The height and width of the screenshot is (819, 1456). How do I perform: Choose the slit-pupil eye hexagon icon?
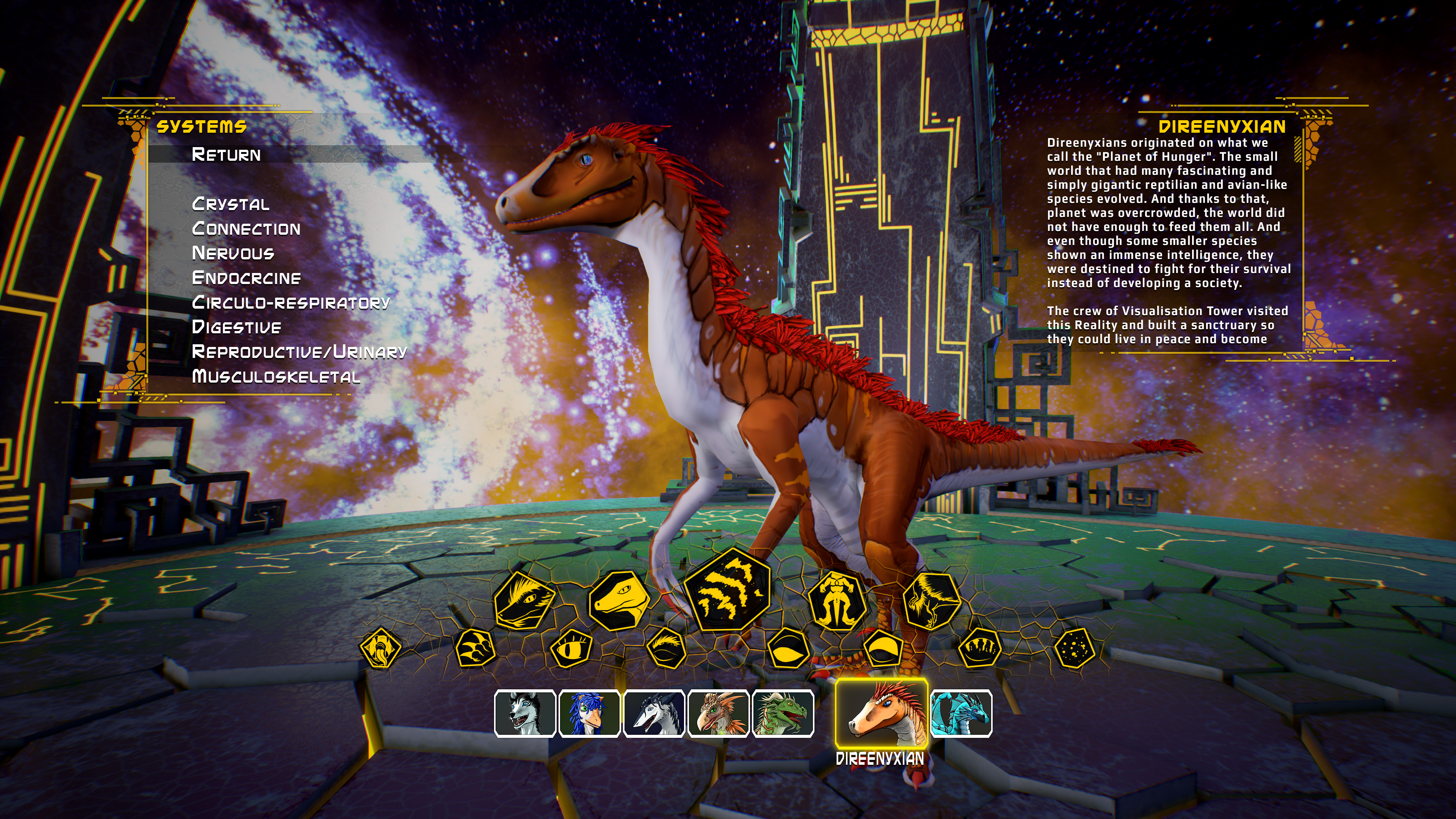[571, 648]
